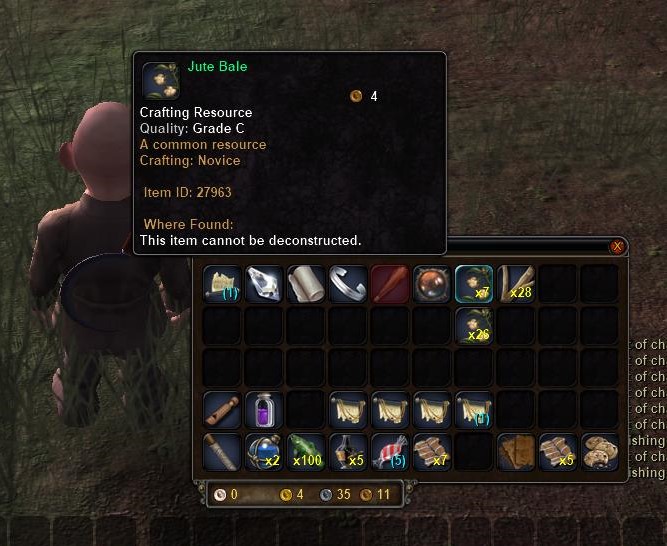Select the wooden whistle item
The width and height of the screenshot is (667, 546).
coord(222,409)
